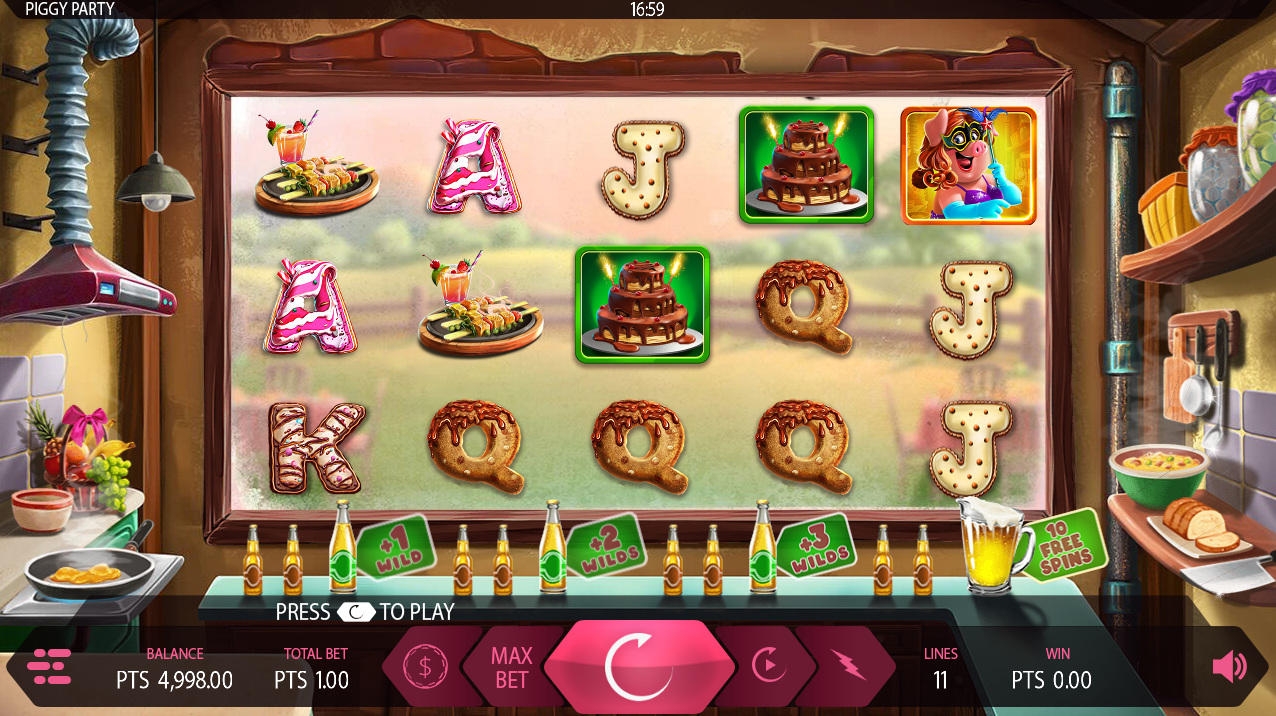Image resolution: width=1276 pixels, height=716 pixels.
Task: Open the hamburger menu
Action: pyautogui.click(x=49, y=666)
